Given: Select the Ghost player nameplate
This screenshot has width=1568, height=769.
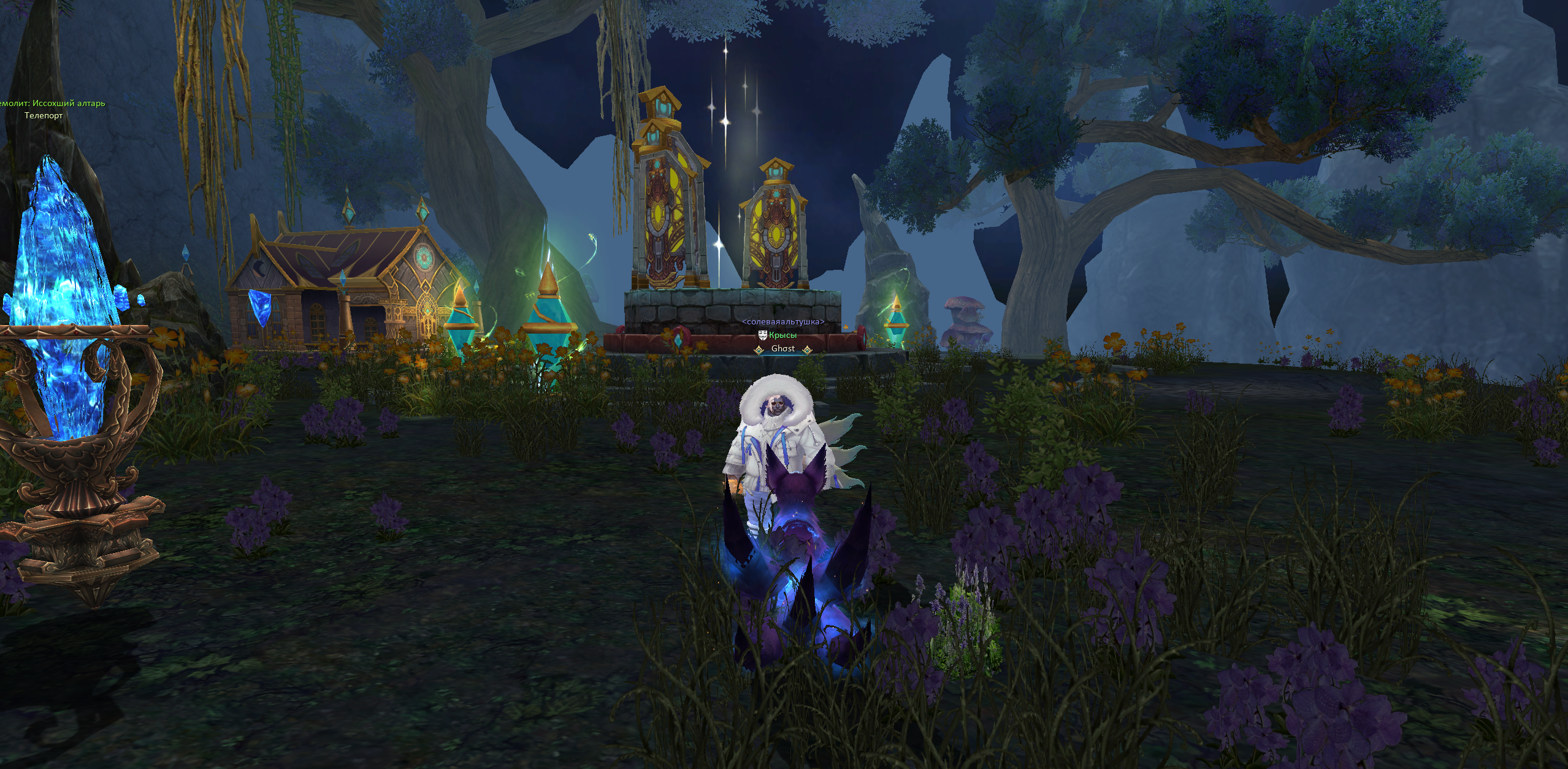Looking at the screenshot, I should tap(782, 349).
